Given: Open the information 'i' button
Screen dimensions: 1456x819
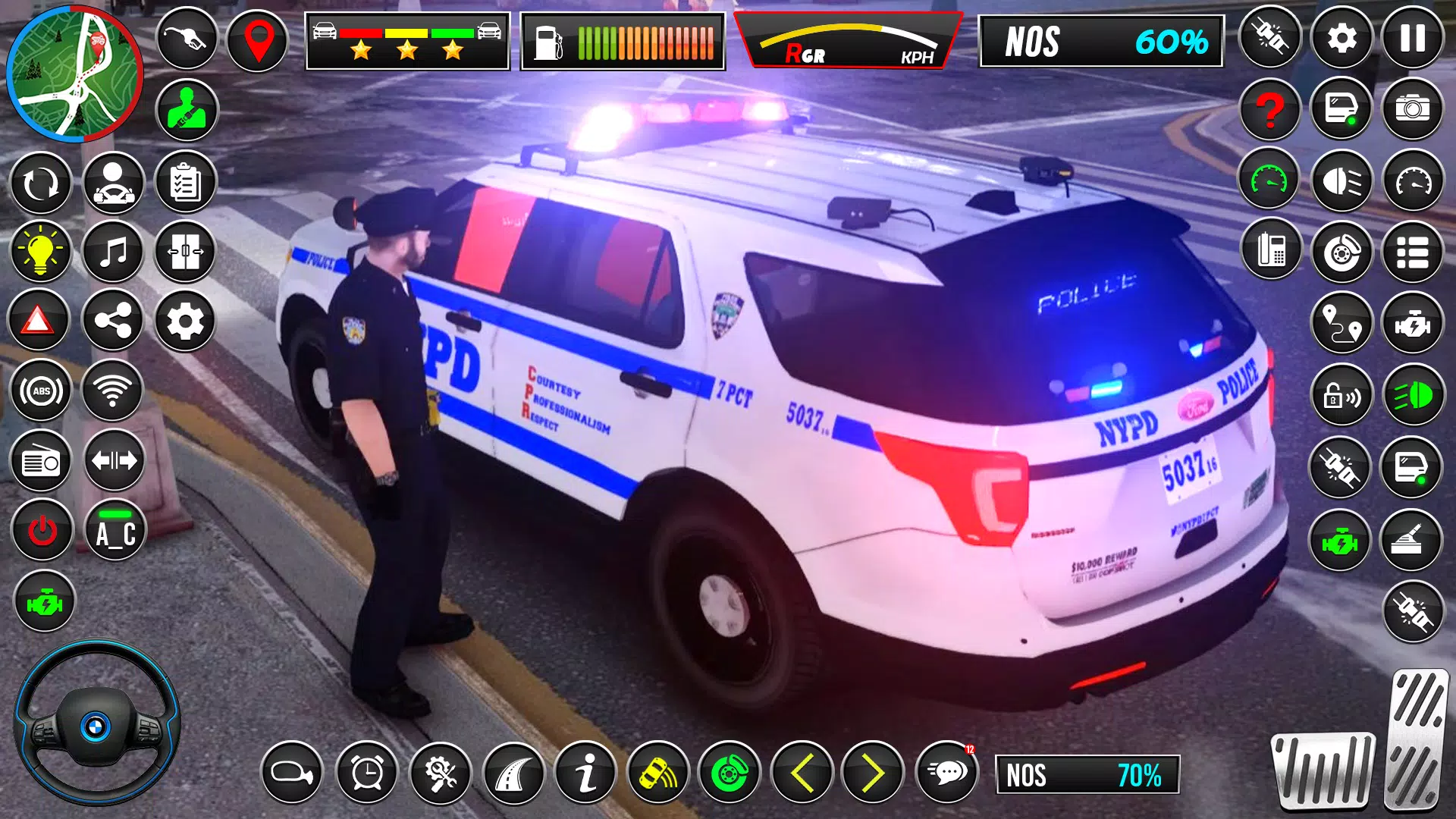Looking at the screenshot, I should click(585, 773).
